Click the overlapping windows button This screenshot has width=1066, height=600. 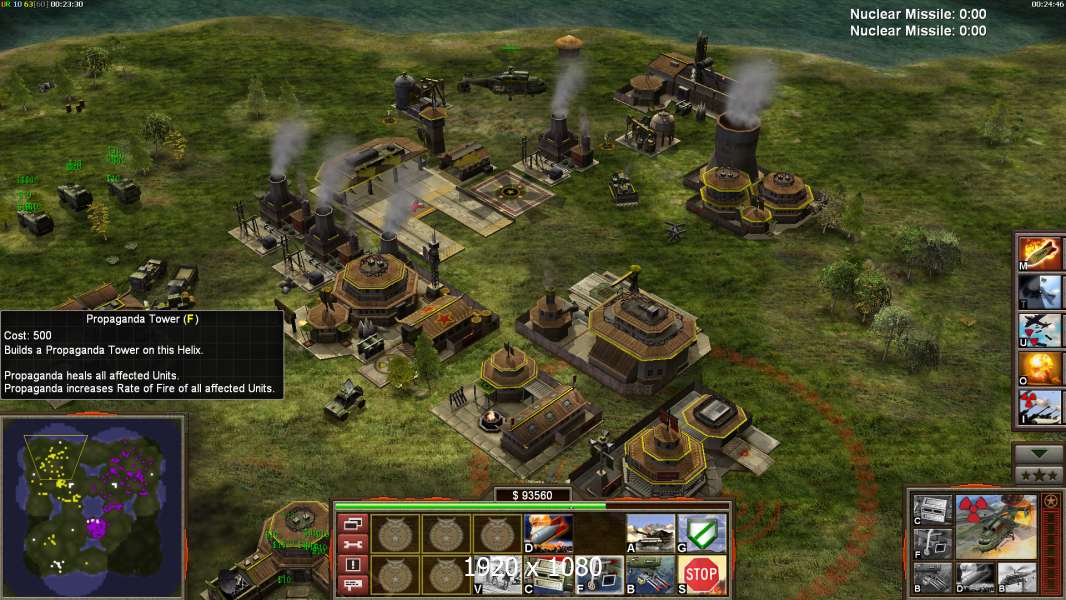tap(352, 523)
